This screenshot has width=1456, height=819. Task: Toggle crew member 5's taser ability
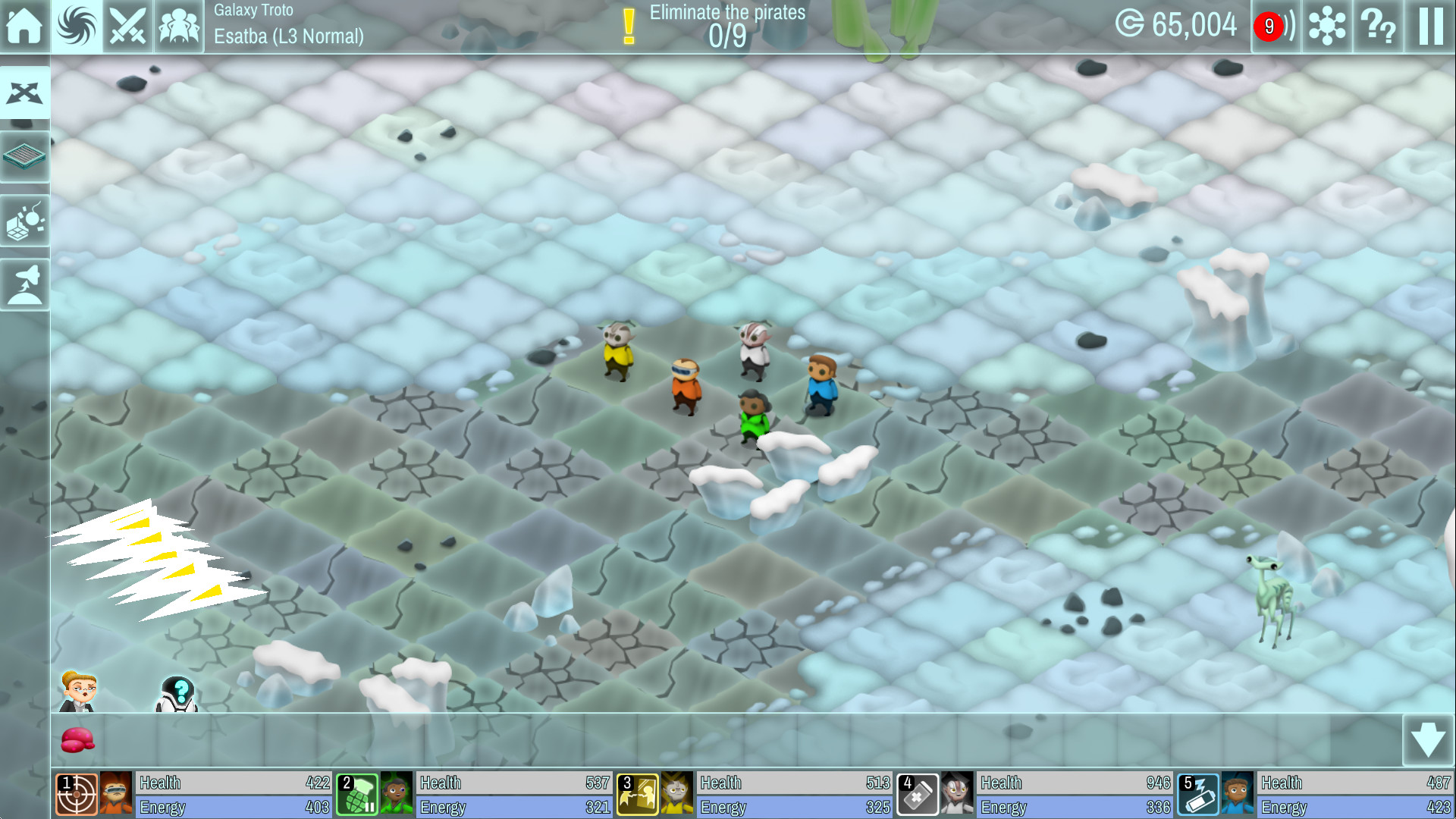(x=1197, y=792)
